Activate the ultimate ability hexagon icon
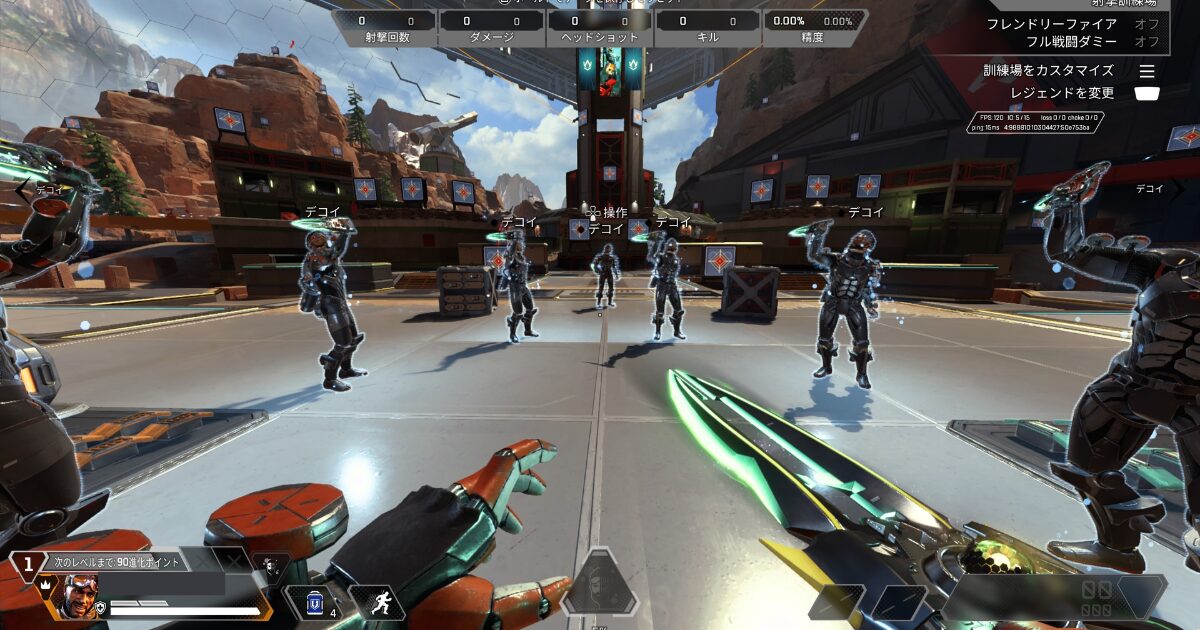This screenshot has height=630, width=1200. tap(599, 585)
